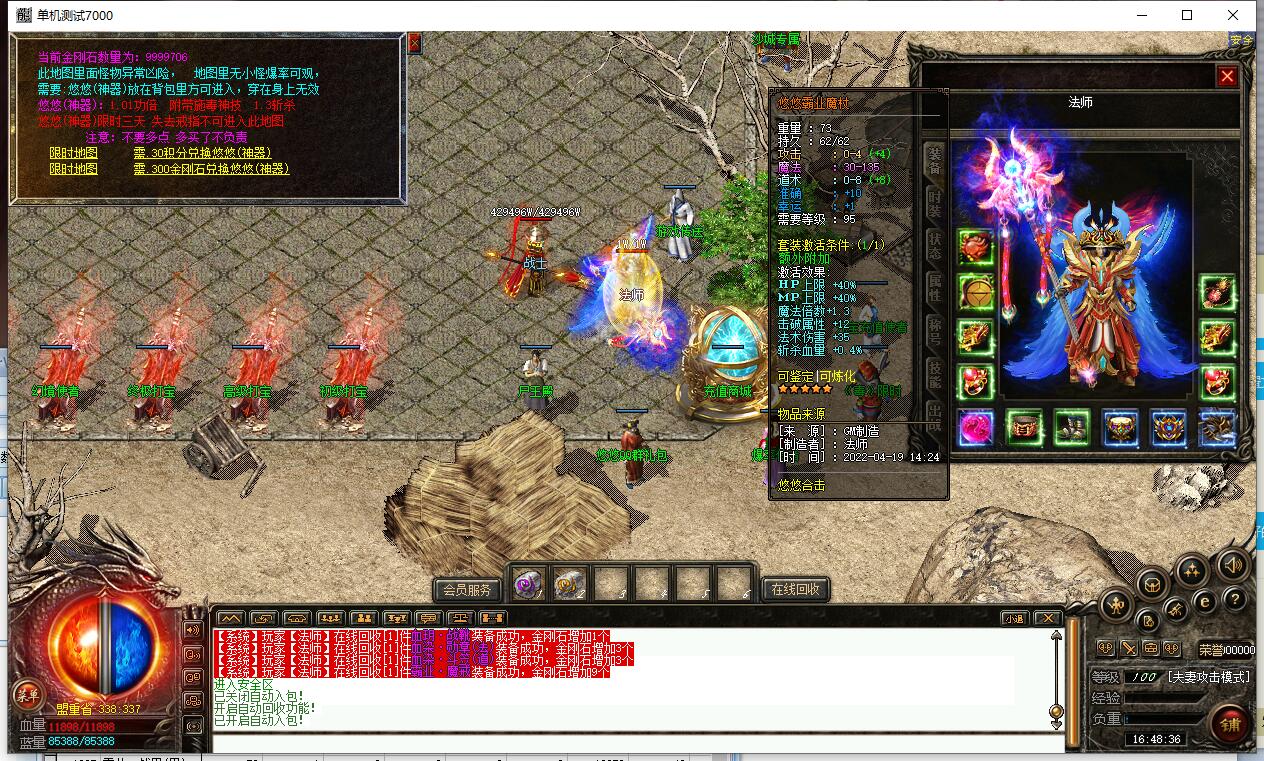Close the 法师 character equipment panel
The height and width of the screenshot is (761, 1264).
1227,77
